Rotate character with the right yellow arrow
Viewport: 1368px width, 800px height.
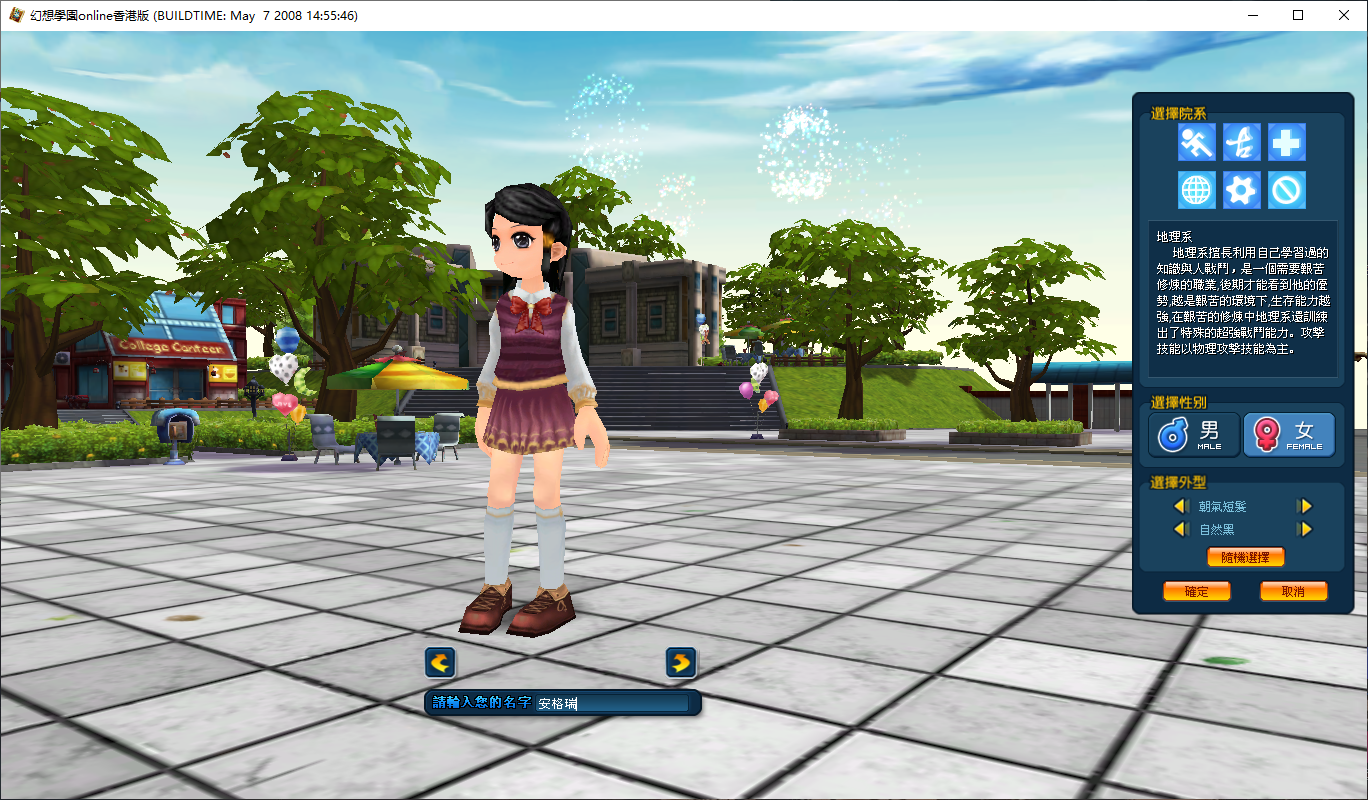681,662
